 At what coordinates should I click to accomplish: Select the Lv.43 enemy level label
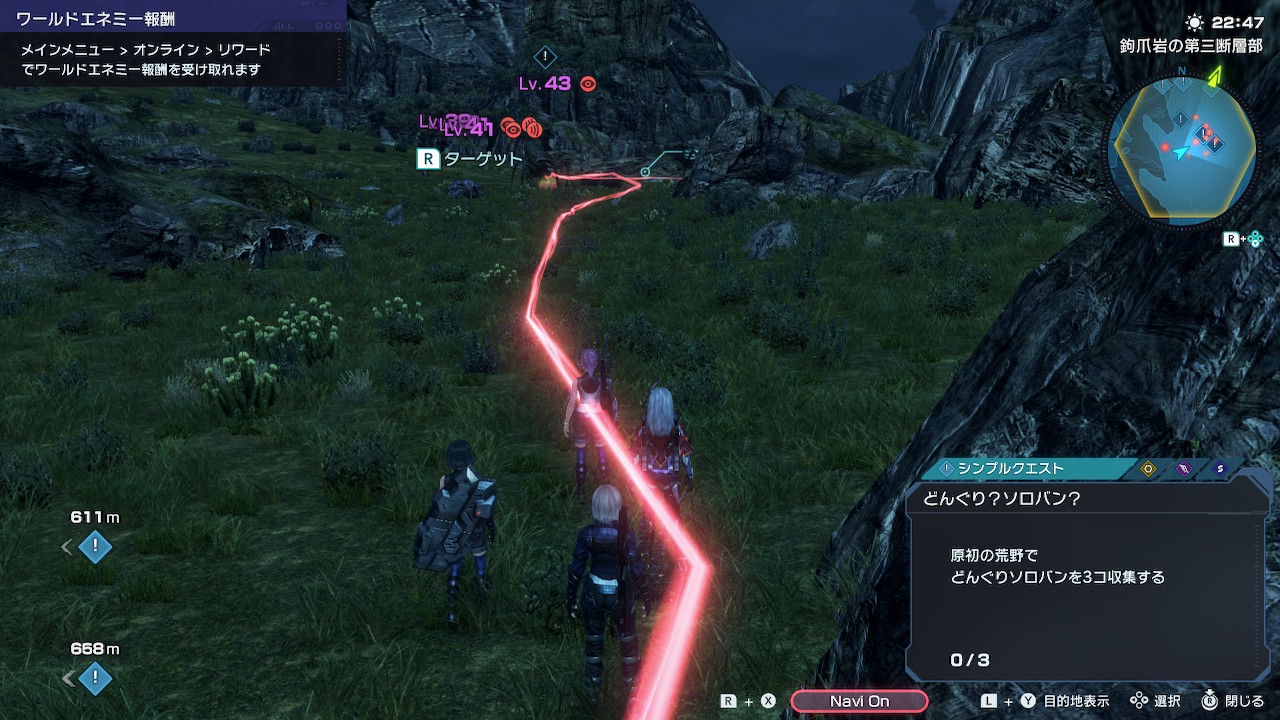[545, 84]
